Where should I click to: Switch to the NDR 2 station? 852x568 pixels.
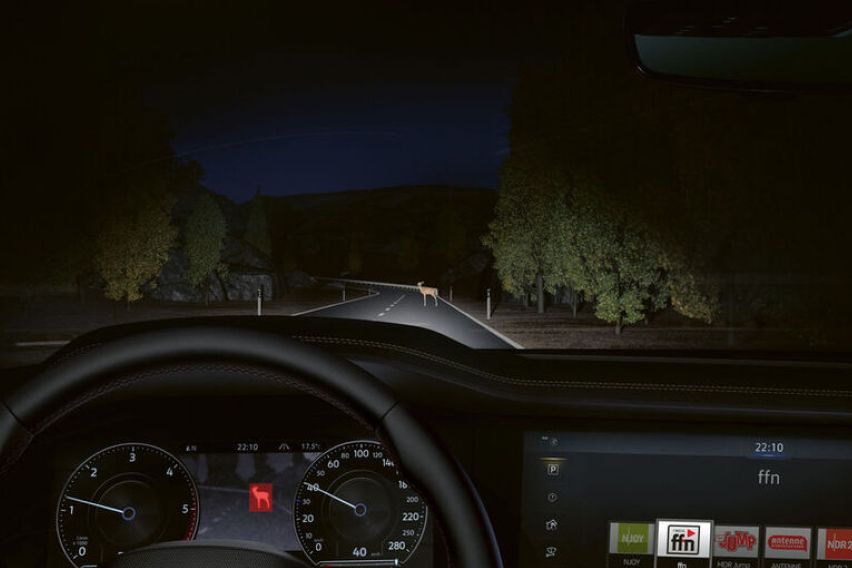point(836,542)
